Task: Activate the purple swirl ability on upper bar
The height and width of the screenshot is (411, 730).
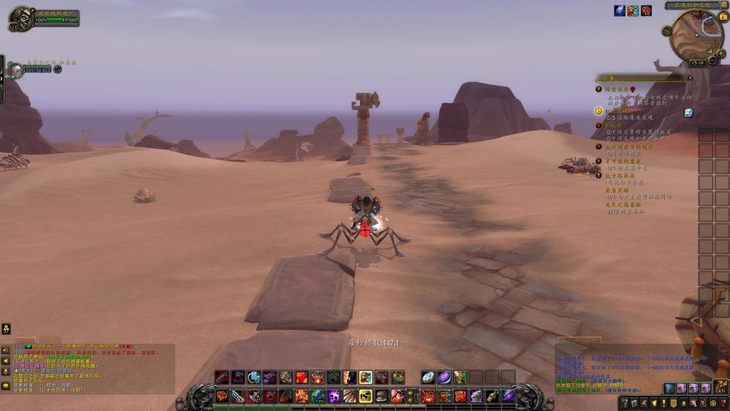Action: click(x=444, y=377)
